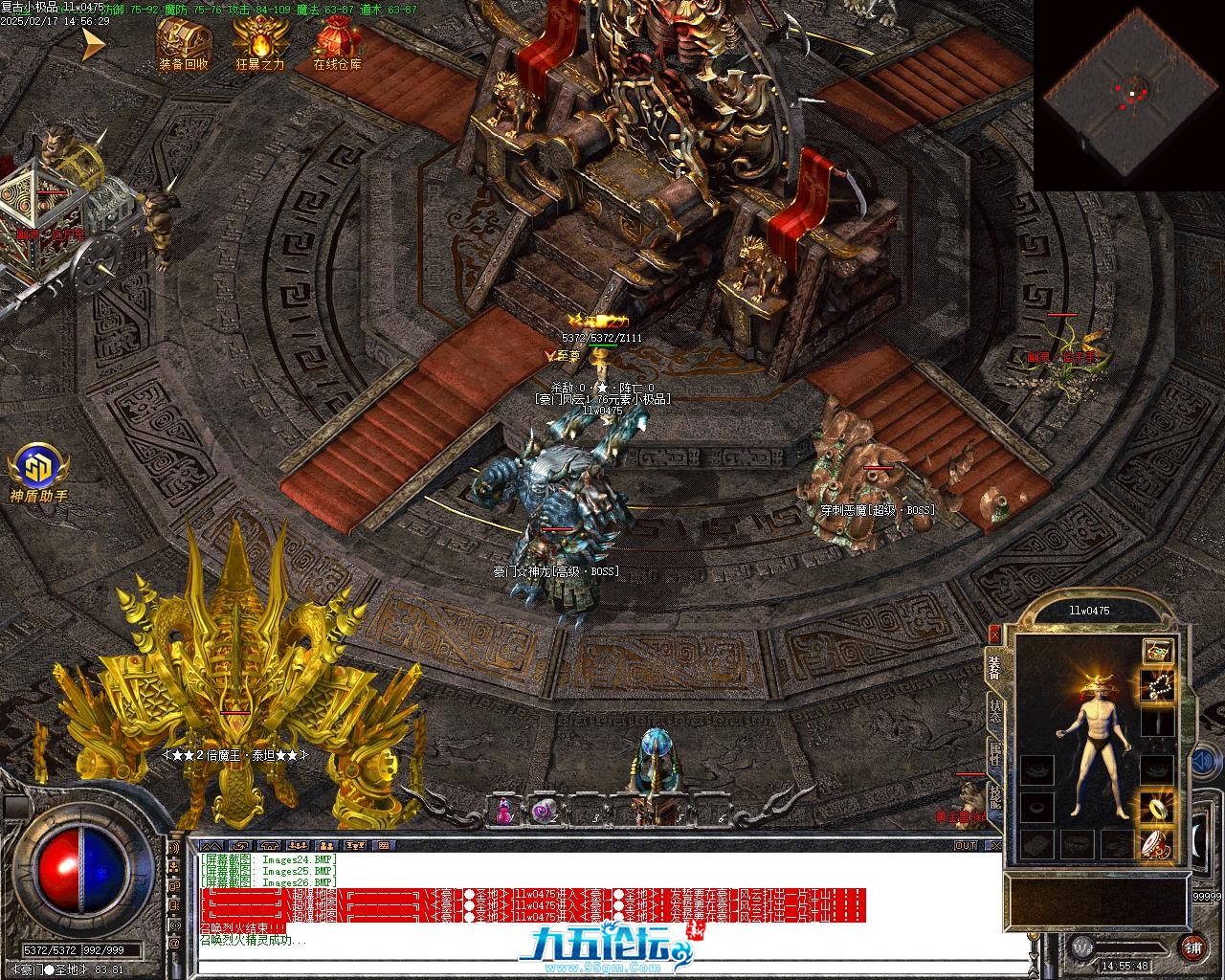The height and width of the screenshot is (980, 1225).
Task: Select the equipped gold ring slot
Action: 1158,807
